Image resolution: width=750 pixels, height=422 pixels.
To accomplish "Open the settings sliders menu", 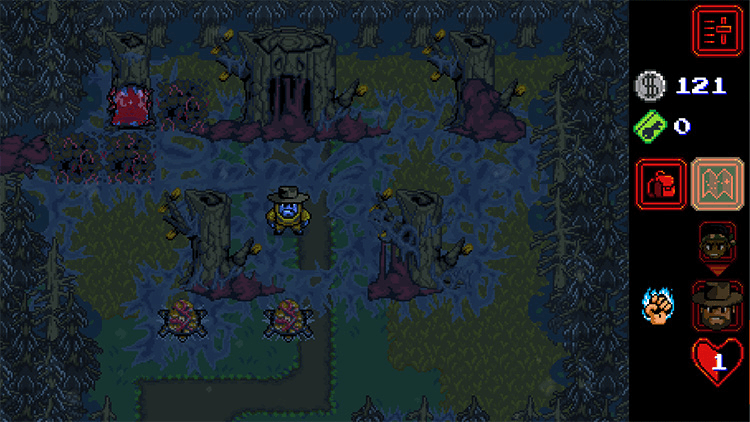I will point(717,29).
